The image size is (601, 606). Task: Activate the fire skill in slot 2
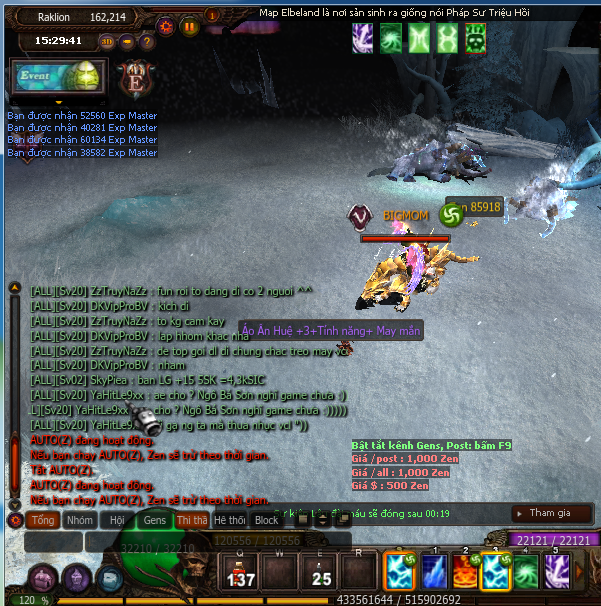coord(464,573)
